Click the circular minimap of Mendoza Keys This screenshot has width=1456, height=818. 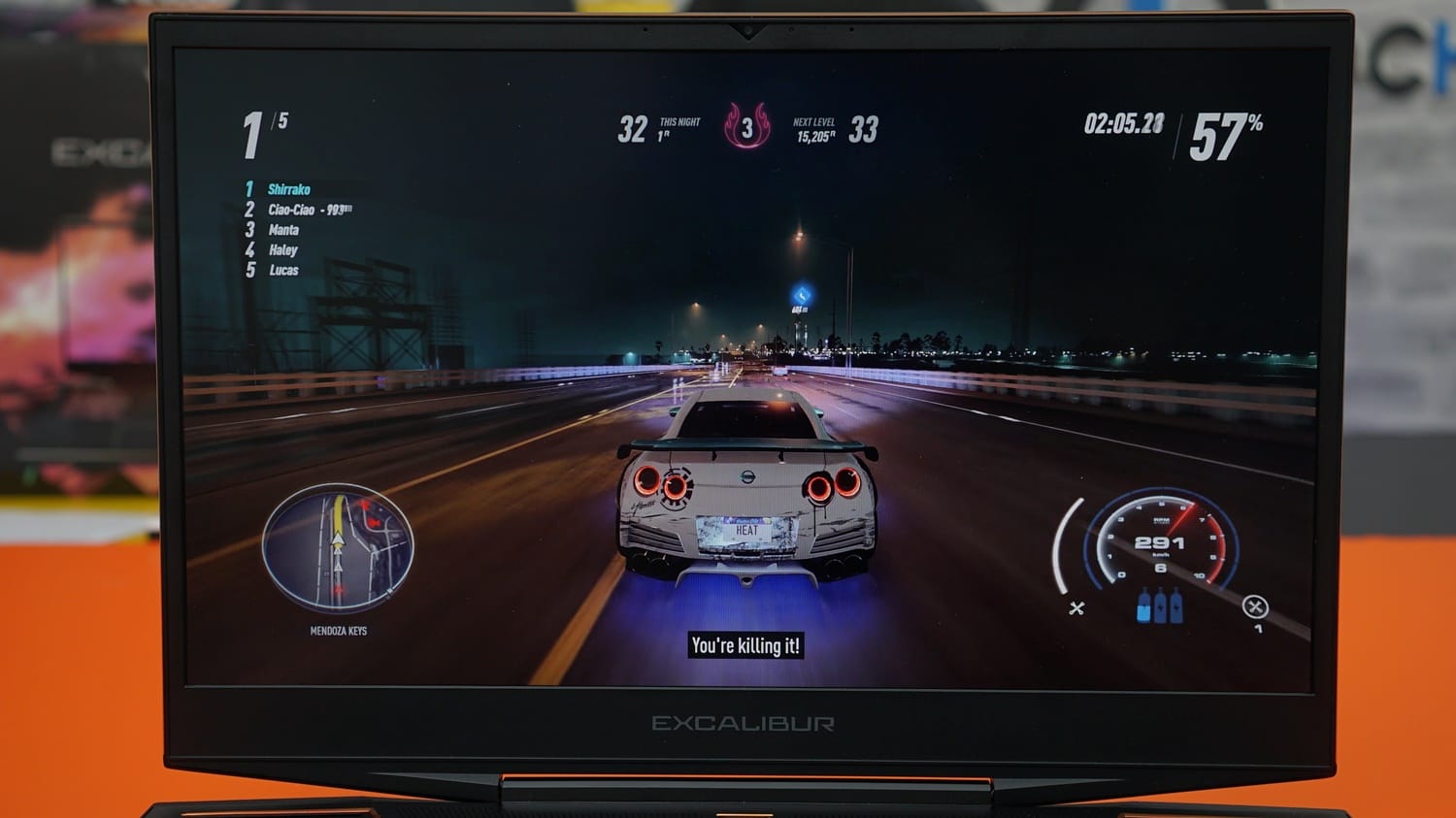(338, 548)
